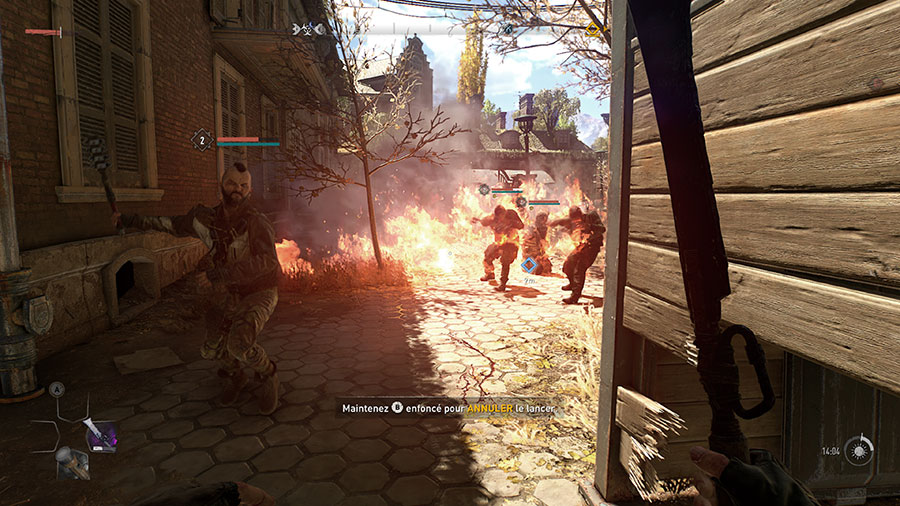The width and height of the screenshot is (900, 506).
Task: Select the hammer weapon slot
Action: point(70,463)
